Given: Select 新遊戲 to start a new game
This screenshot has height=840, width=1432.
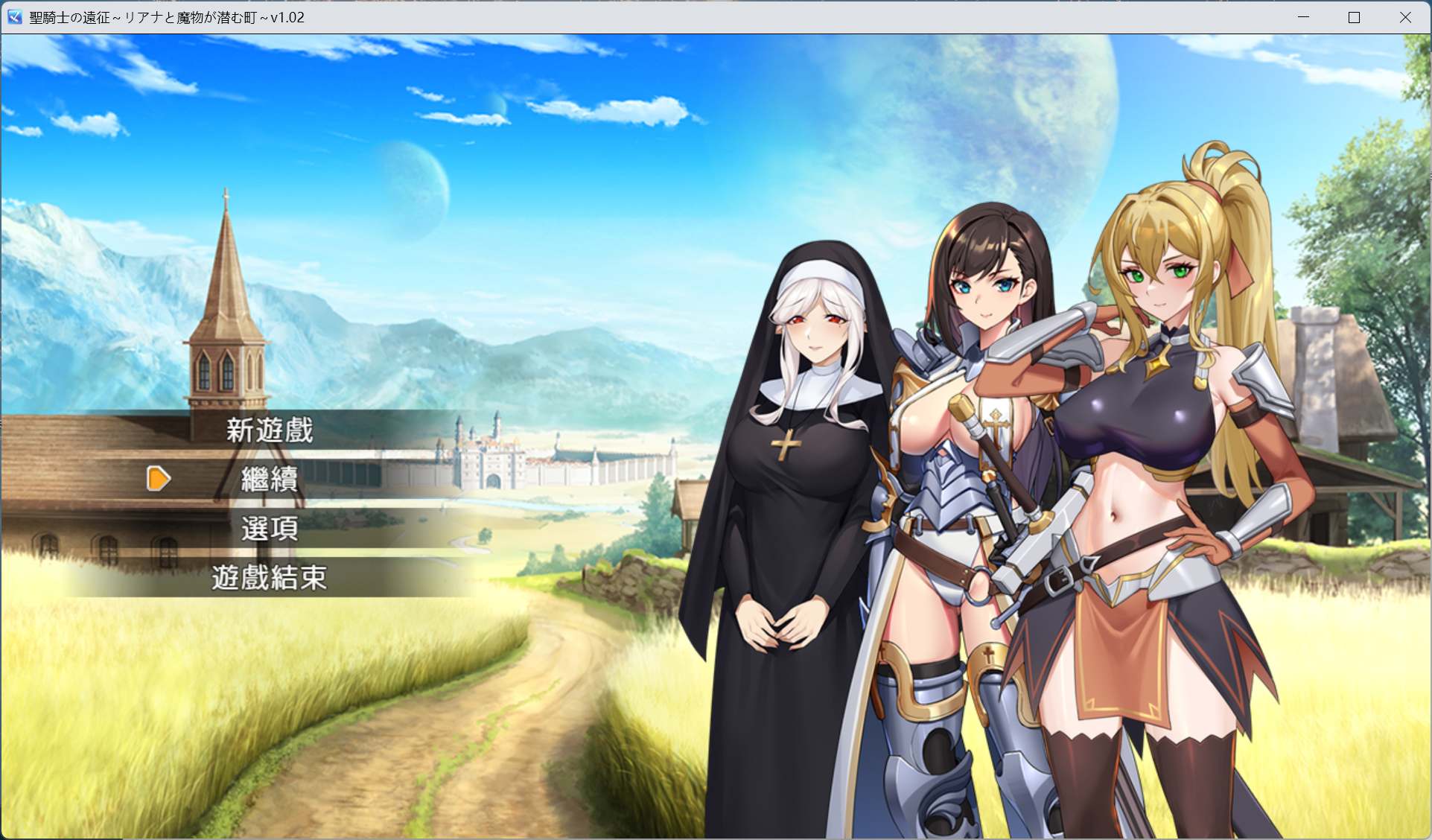Looking at the screenshot, I should click(x=270, y=430).
